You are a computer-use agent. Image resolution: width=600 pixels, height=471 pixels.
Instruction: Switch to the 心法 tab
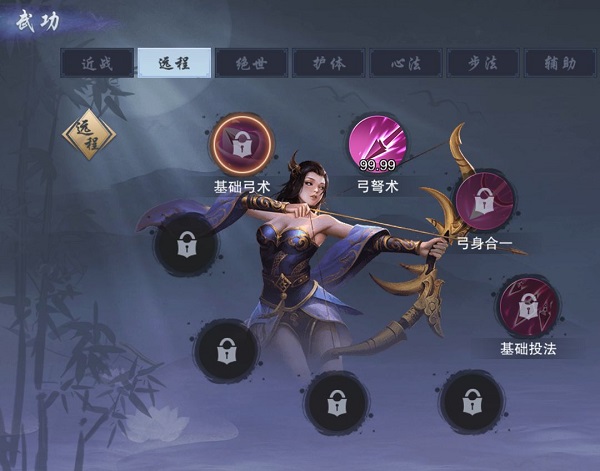pos(405,63)
